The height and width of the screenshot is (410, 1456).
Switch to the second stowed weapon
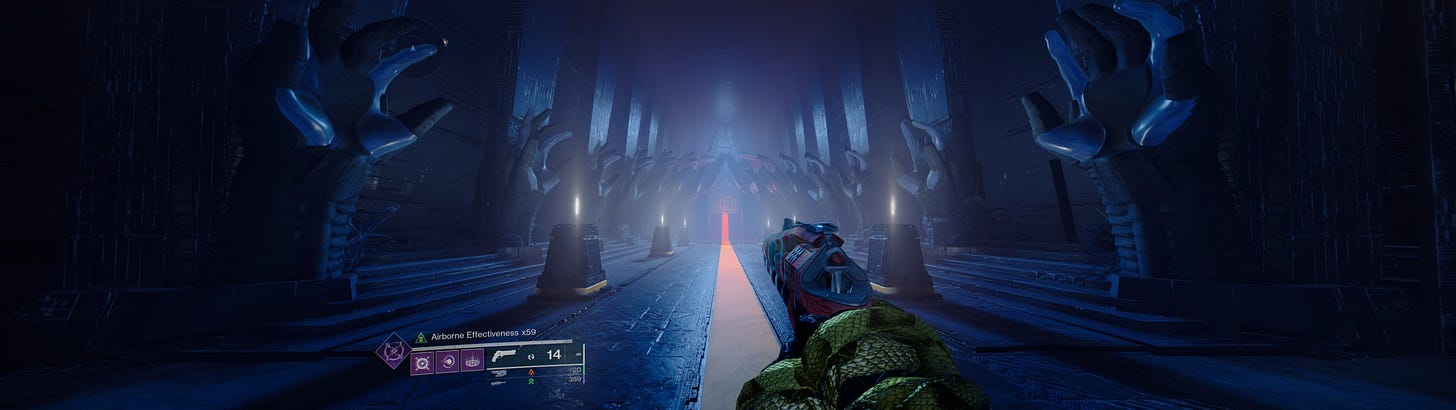[499, 373]
